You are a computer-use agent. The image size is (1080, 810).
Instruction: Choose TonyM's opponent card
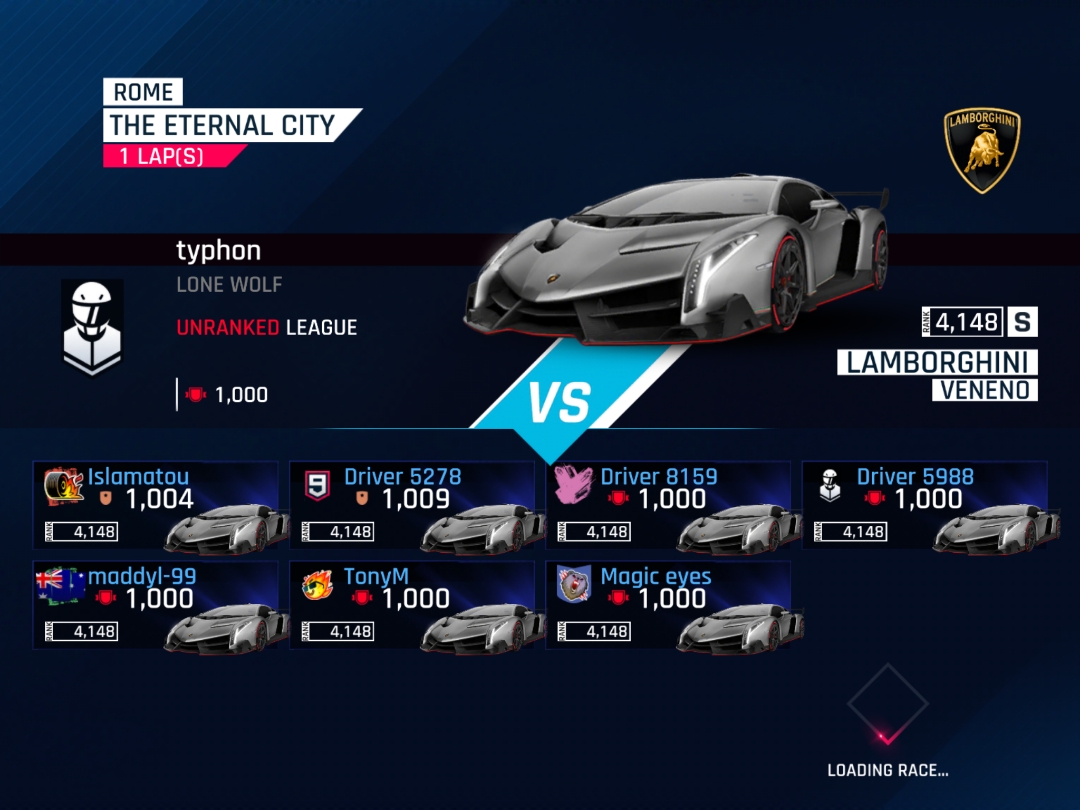411,605
